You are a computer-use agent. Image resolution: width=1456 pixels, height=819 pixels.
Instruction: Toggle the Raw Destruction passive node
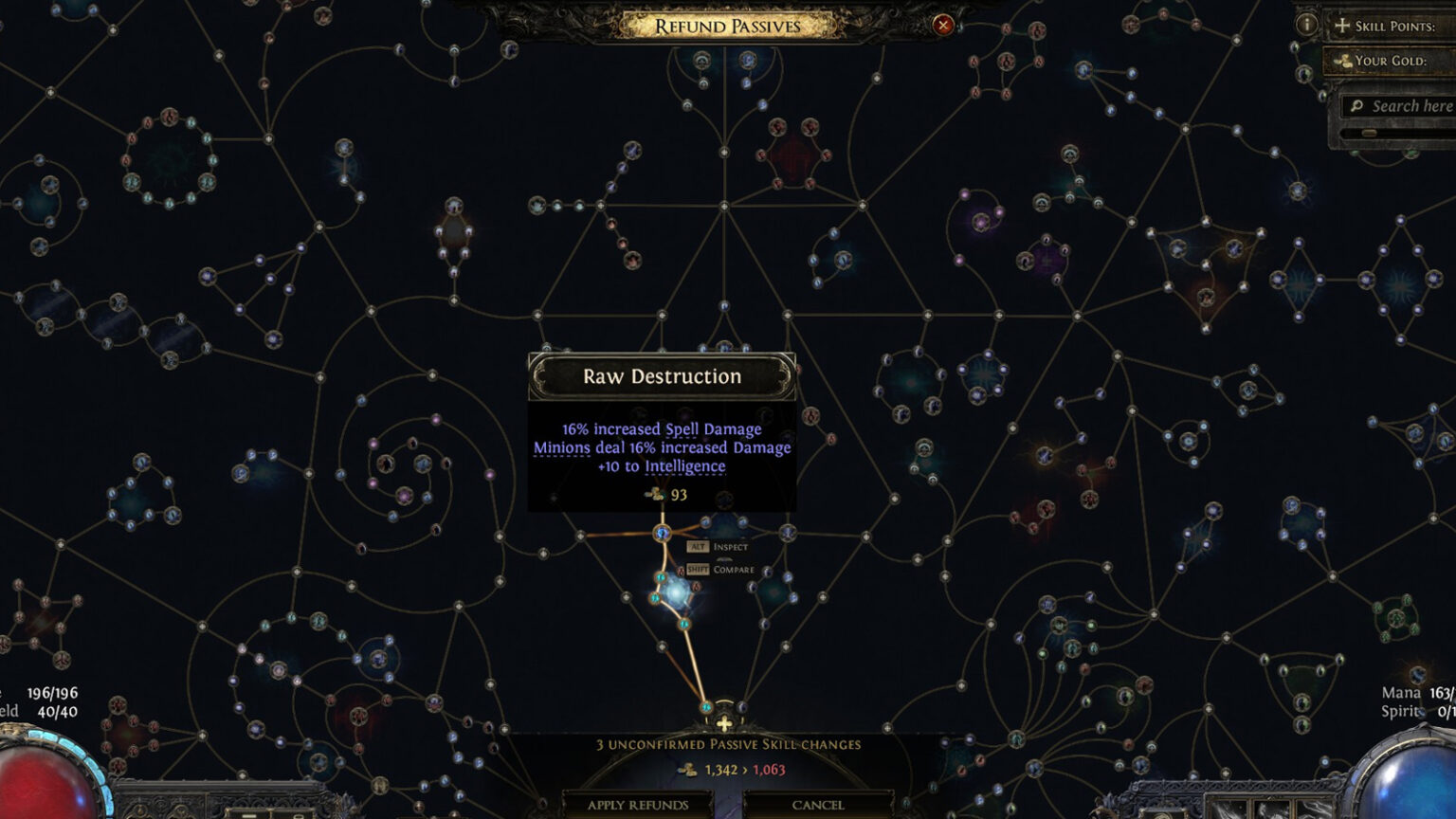(x=661, y=534)
